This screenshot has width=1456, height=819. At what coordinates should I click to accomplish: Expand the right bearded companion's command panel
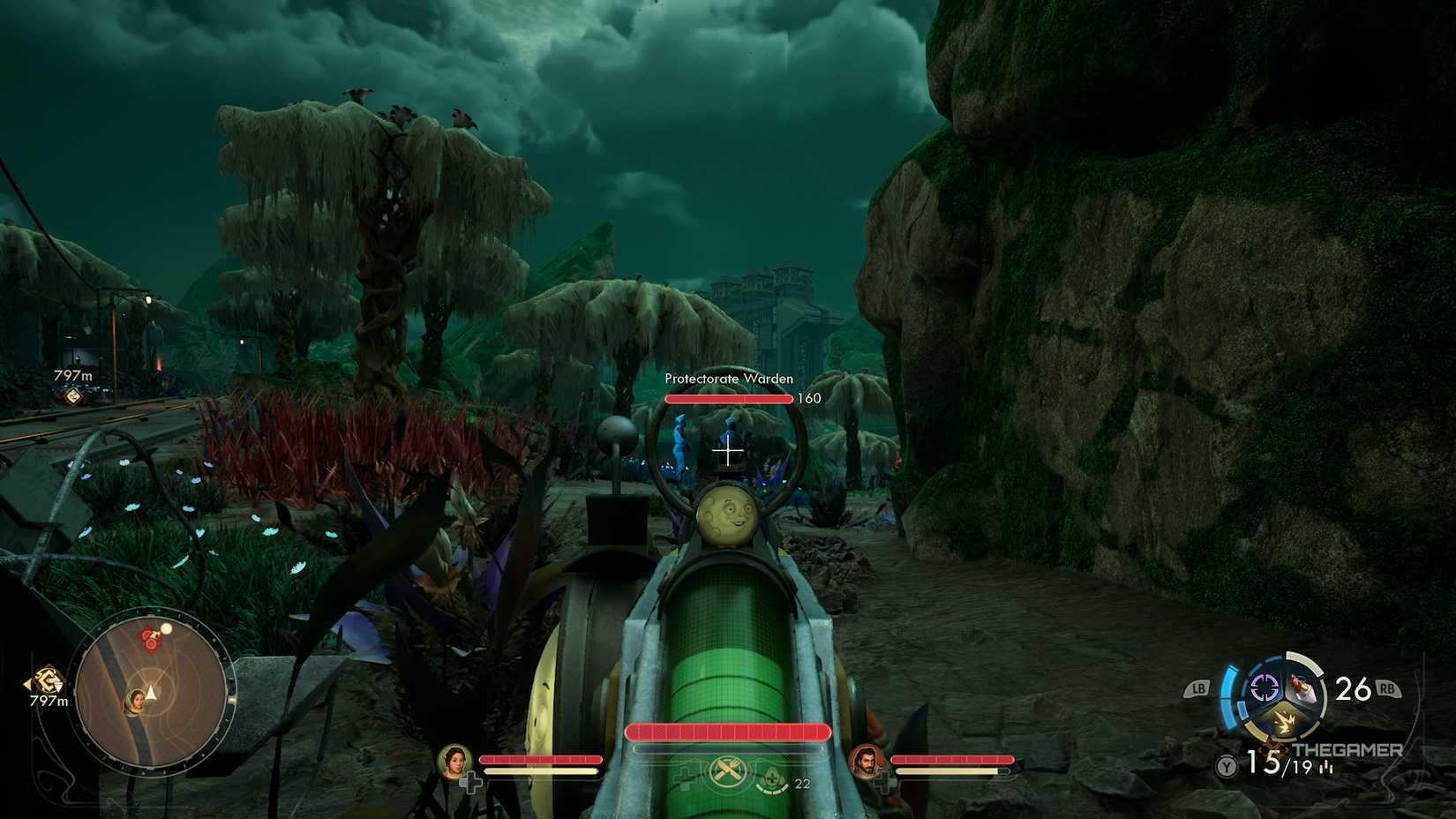pyautogui.click(x=868, y=763)
